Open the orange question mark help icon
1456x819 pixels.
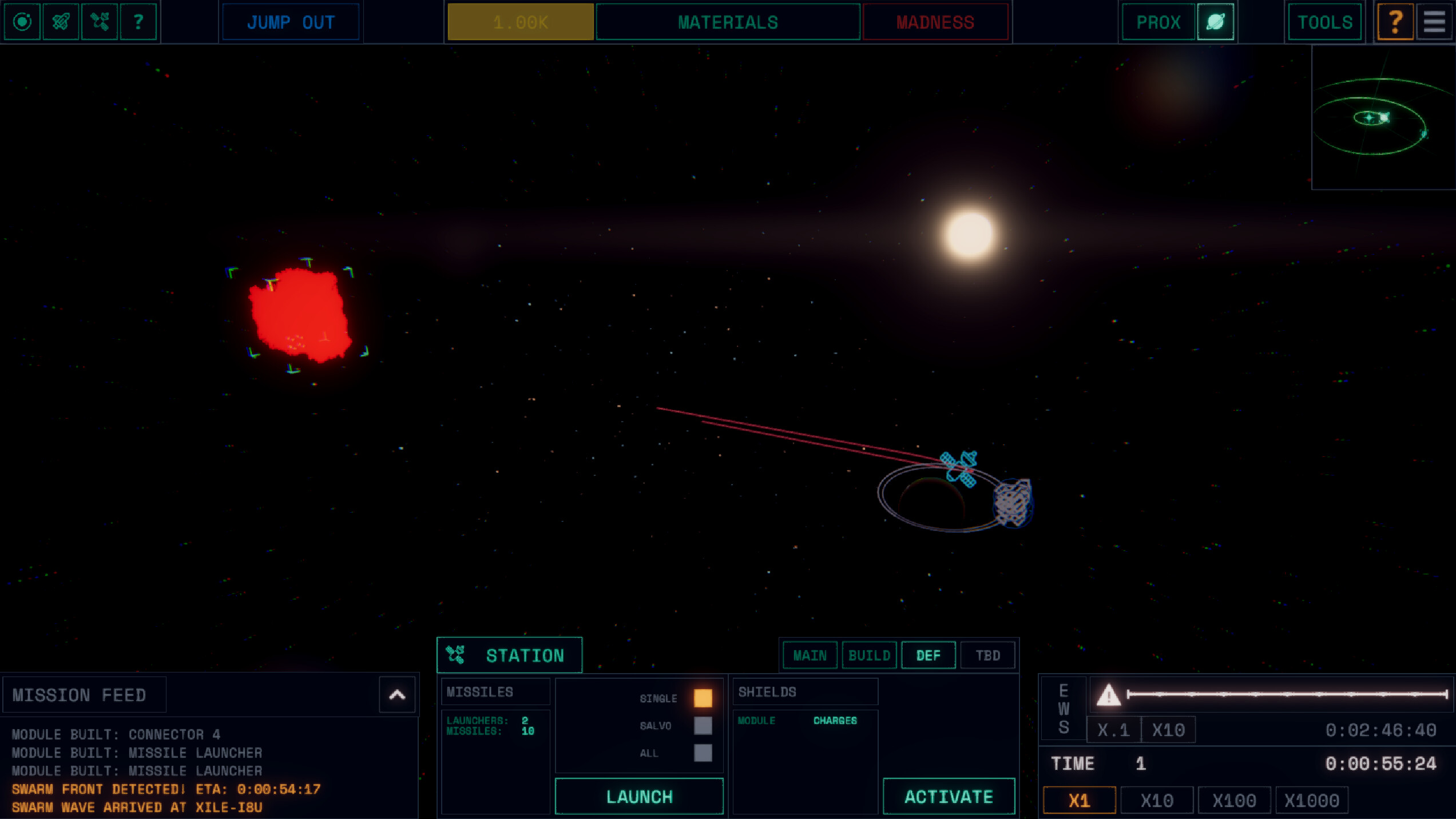click(x=1396, y=22)
